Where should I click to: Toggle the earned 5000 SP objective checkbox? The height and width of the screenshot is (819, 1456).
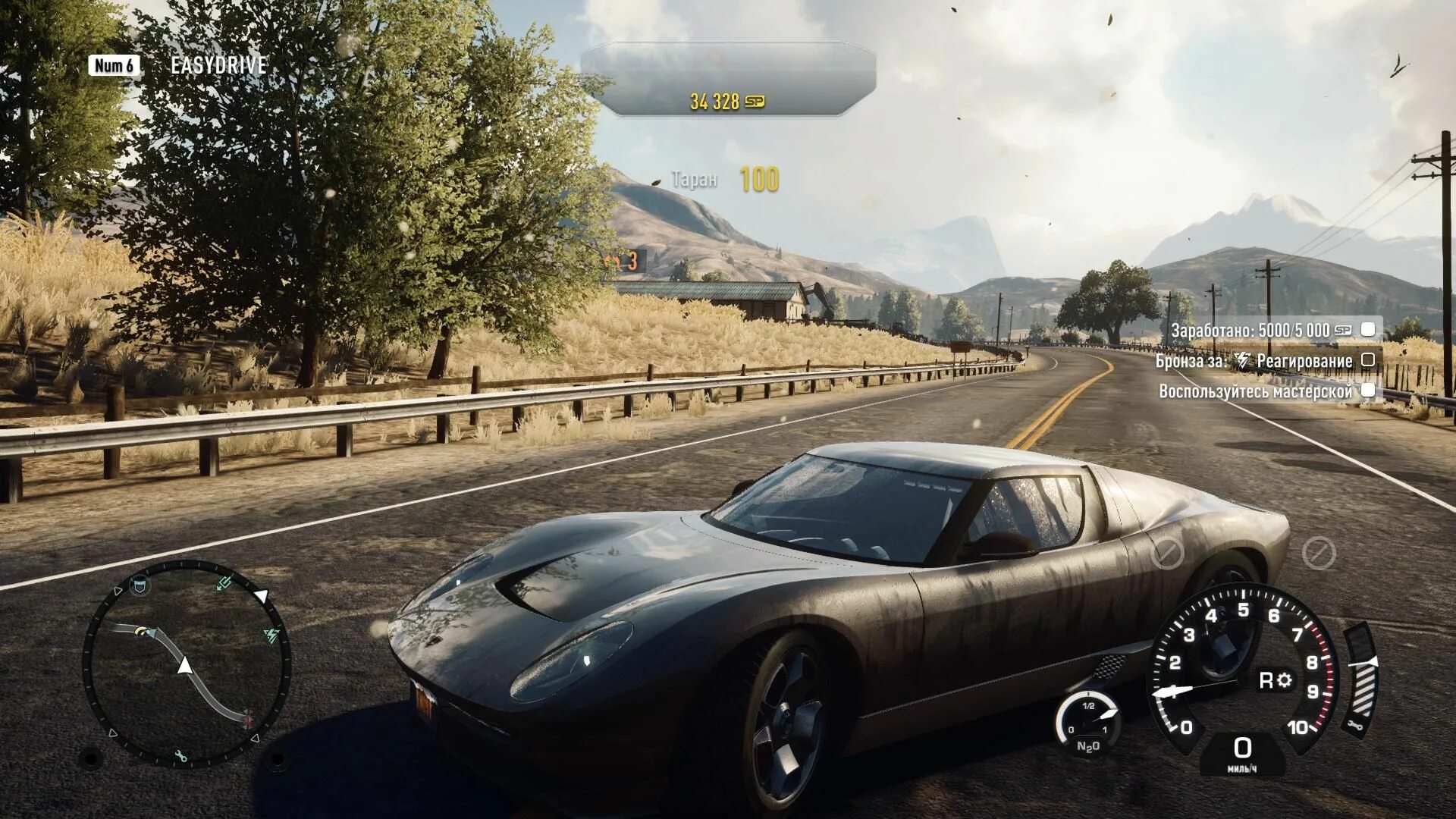pyautogui.click(x=1368, y=329)
